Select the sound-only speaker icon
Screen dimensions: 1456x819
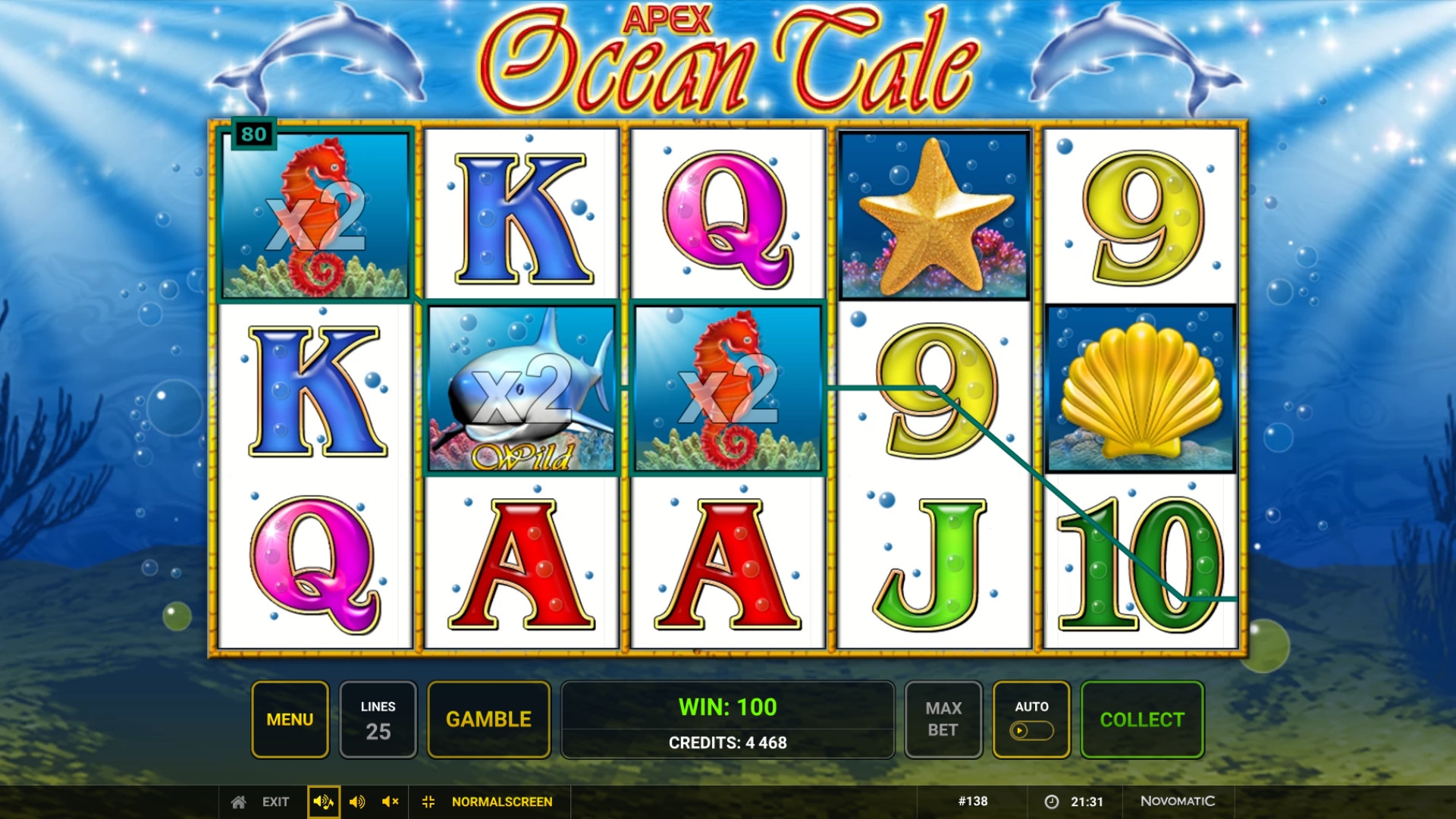click(x=357, y=802)
